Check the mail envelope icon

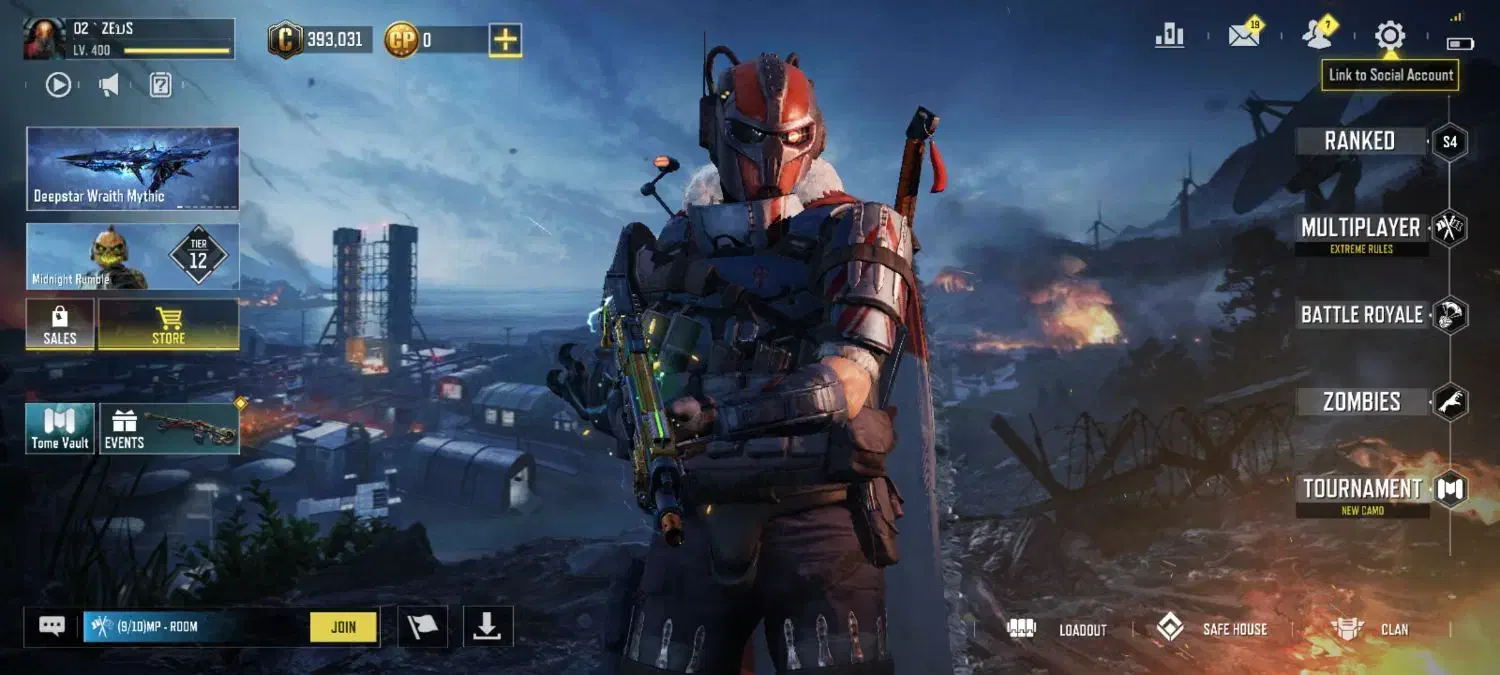pos(1244,36)
